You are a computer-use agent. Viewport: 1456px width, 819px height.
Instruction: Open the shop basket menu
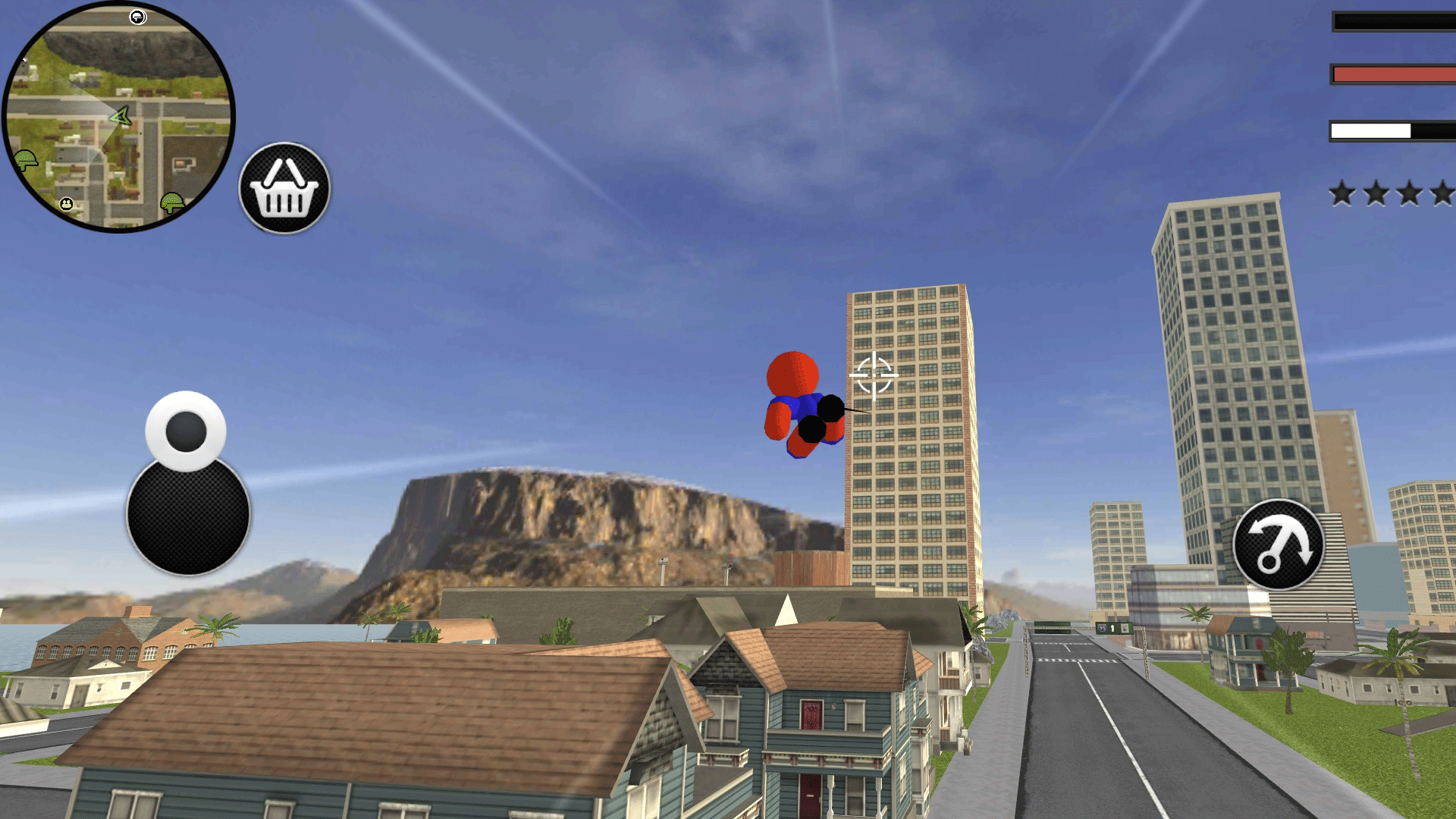click(284, 184)
